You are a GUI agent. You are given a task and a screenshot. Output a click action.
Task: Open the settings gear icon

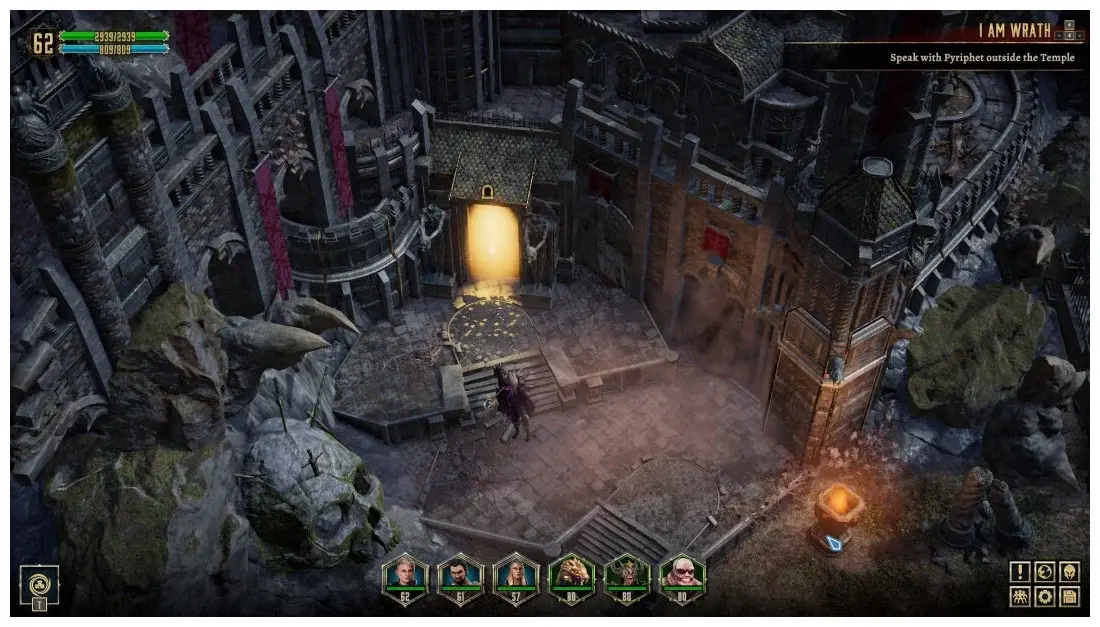pyautogui.click(x=1044, y=597)
